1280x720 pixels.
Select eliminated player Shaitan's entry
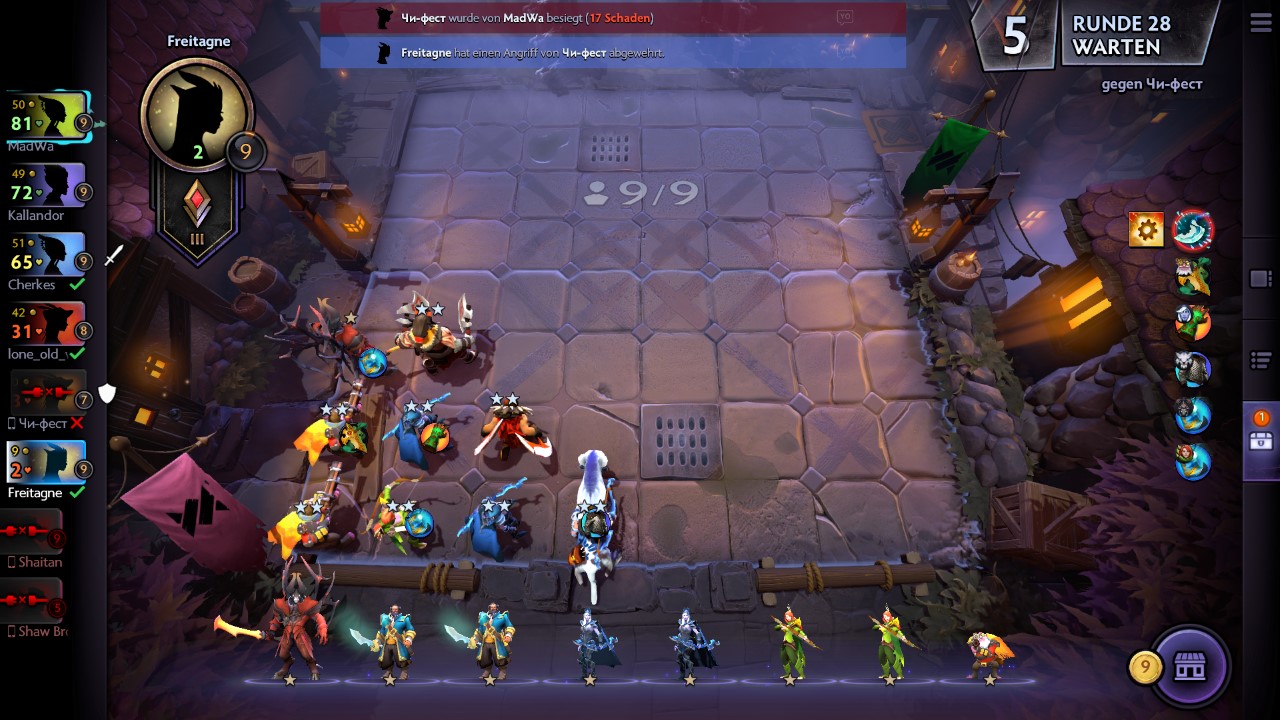point(33,533)
